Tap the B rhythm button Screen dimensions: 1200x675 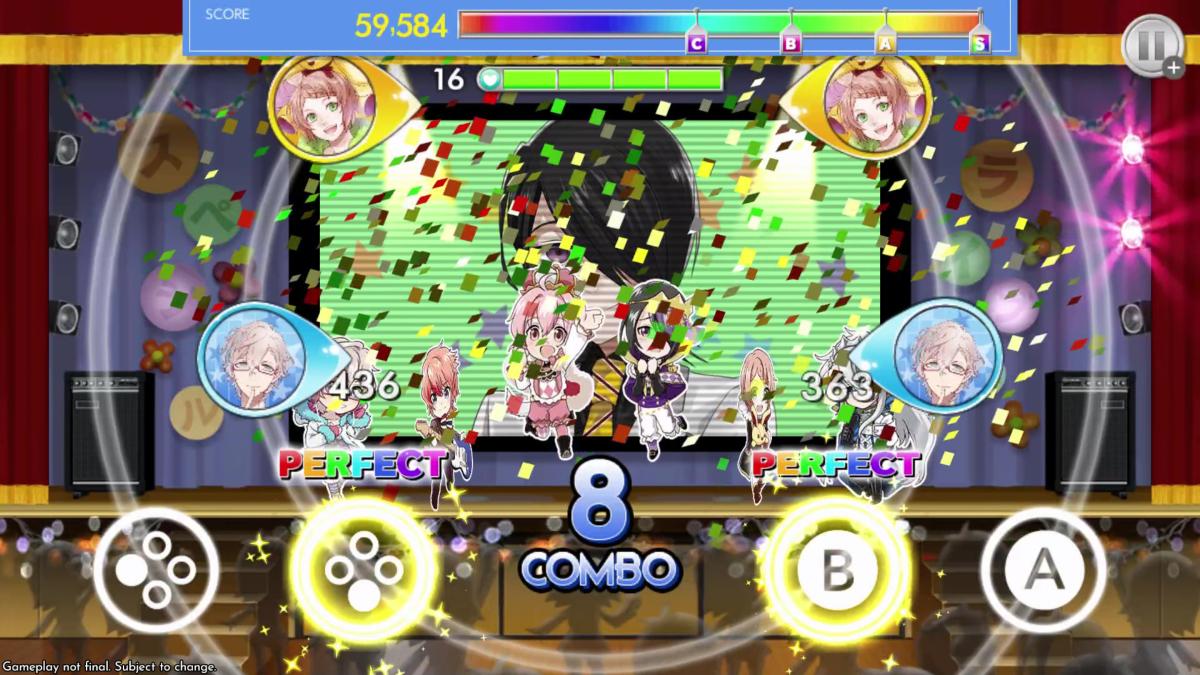(836, 569)
